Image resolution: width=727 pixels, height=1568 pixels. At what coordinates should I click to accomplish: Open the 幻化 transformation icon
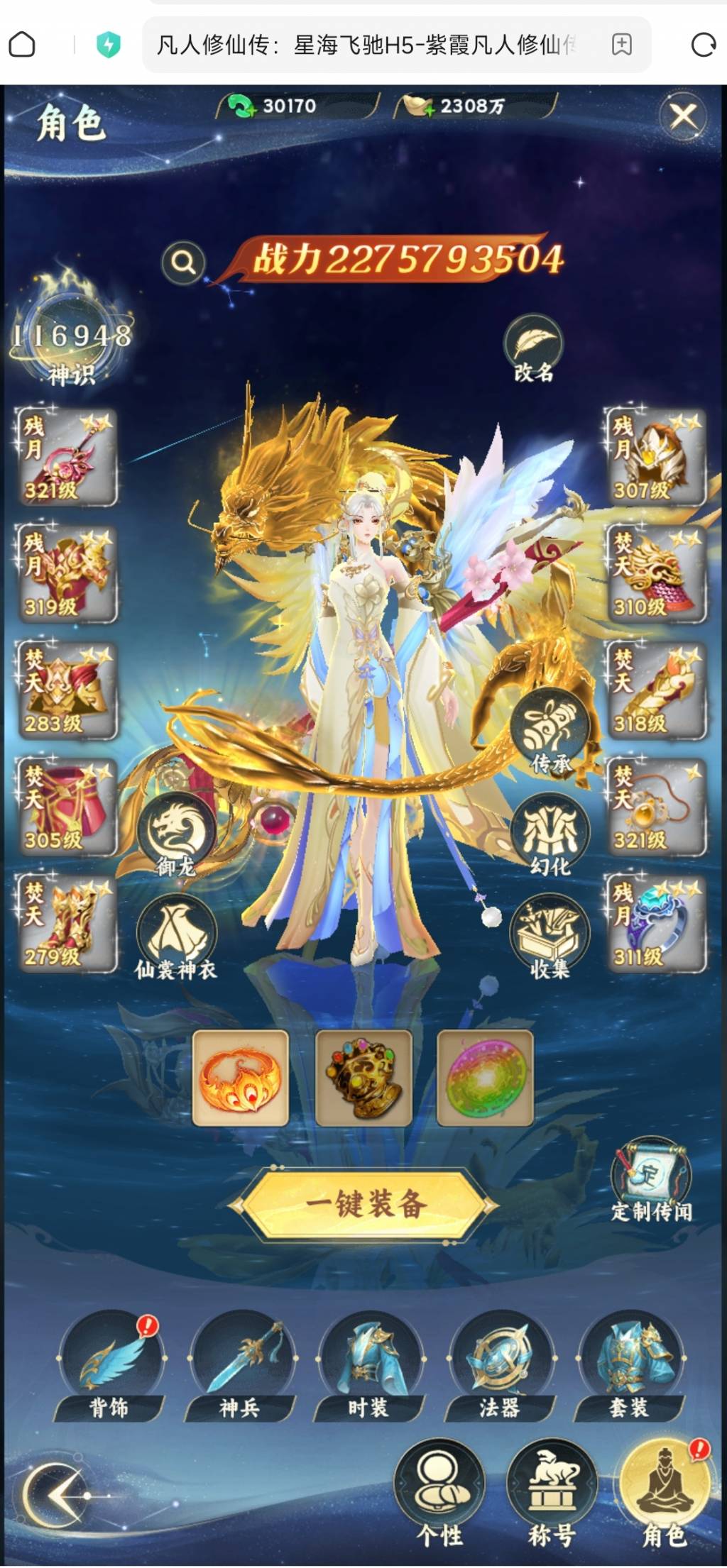(x=550, y=834)
